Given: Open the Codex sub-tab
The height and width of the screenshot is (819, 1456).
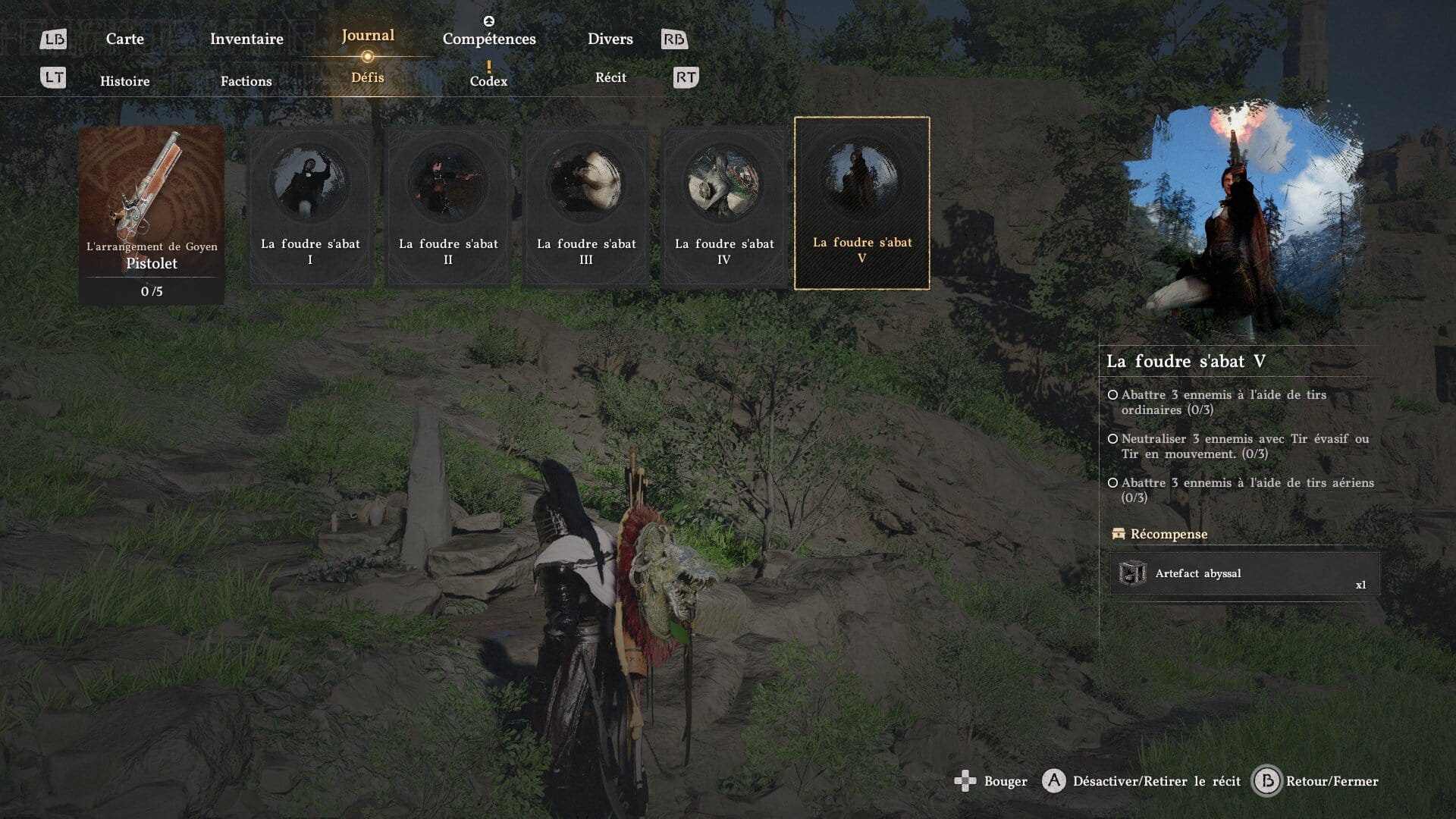Looking at the screenshot, I should point(488,80).
